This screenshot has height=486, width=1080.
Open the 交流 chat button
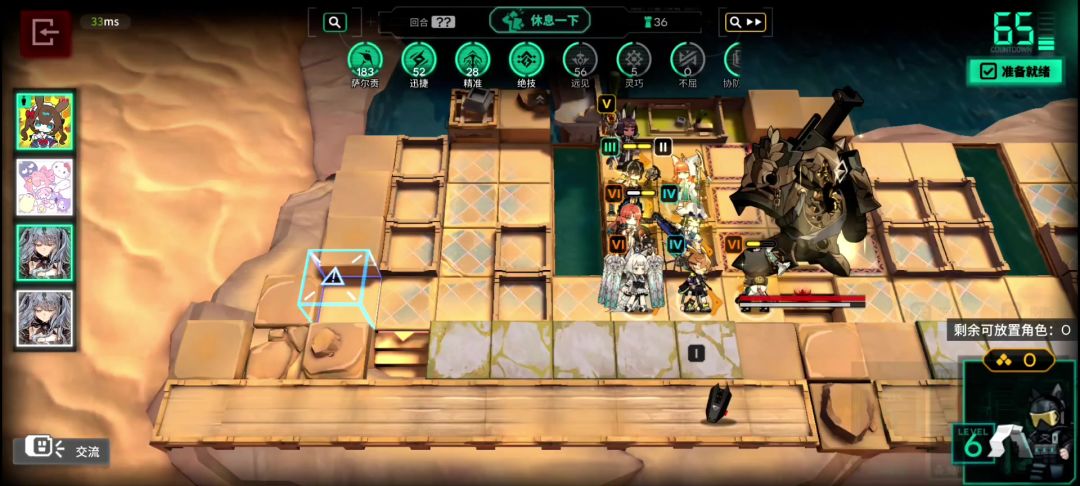click(x=61, y=451)
